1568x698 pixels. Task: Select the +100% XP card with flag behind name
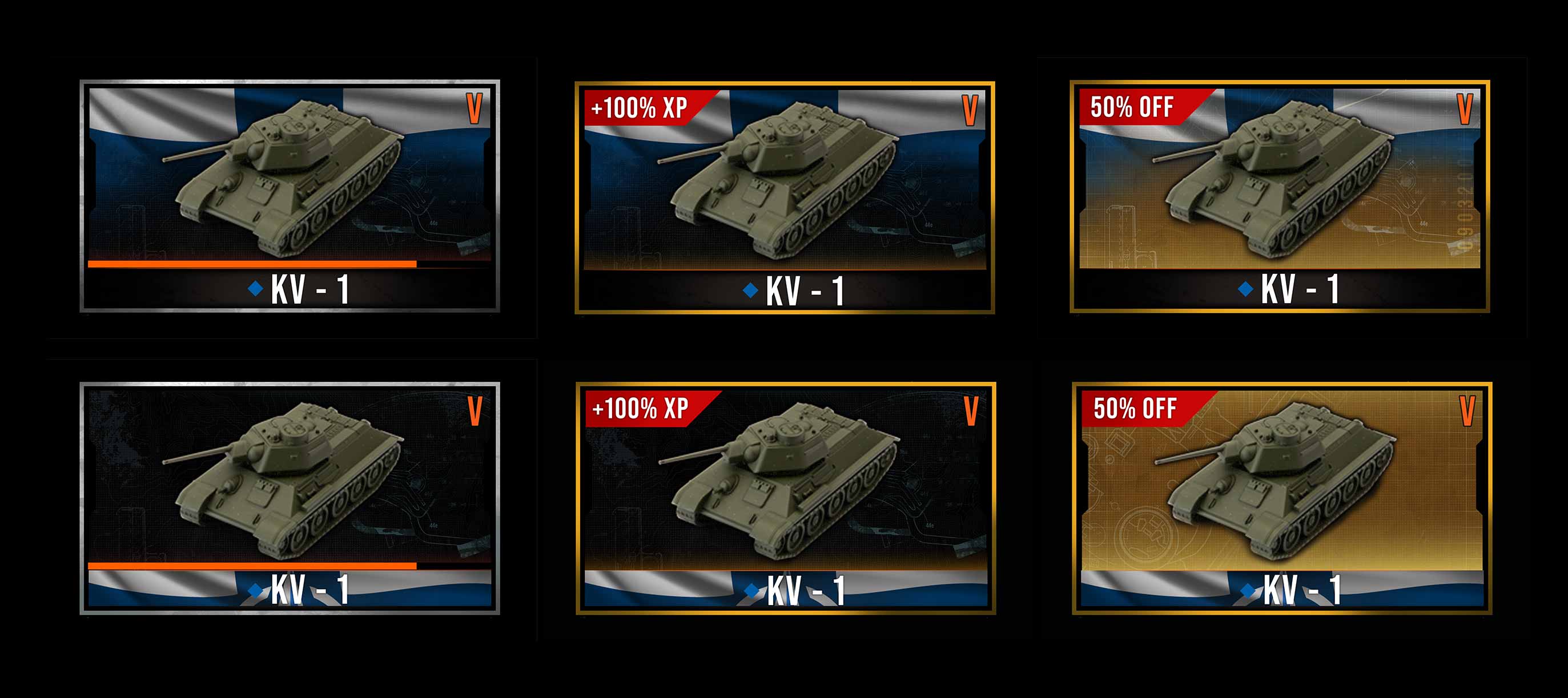click(785, 498)
